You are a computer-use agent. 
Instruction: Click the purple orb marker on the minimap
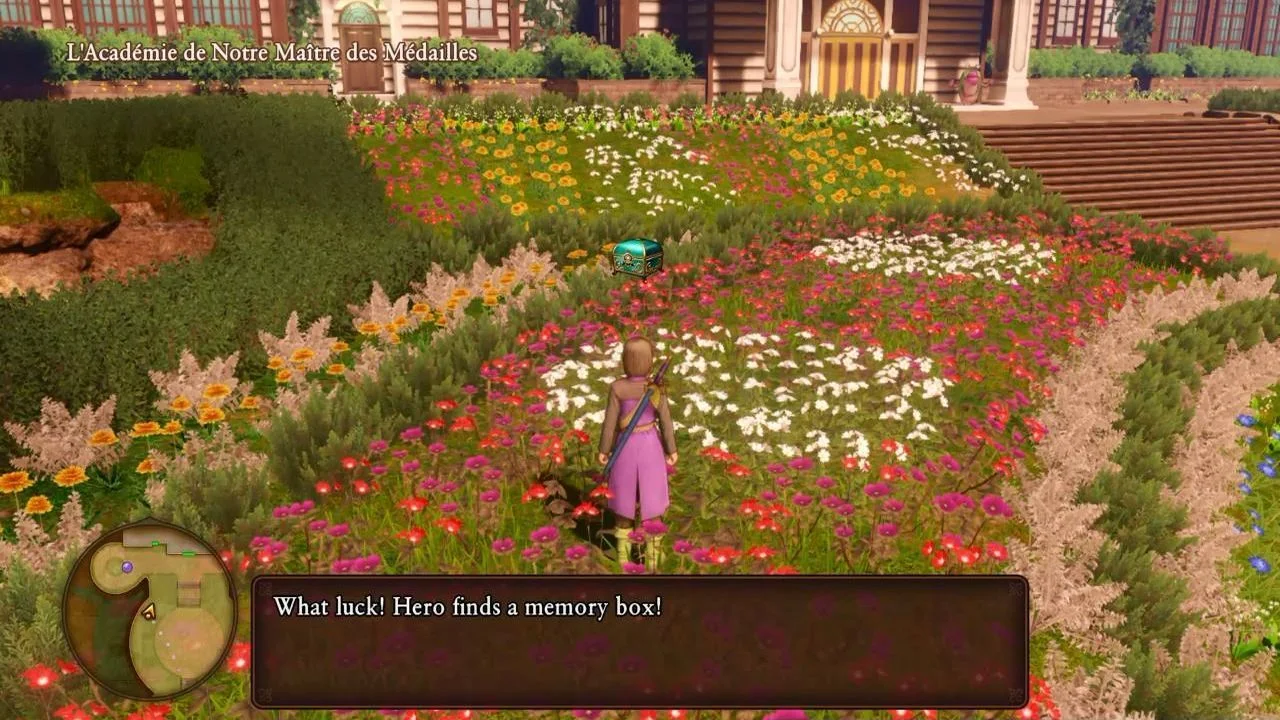pos(127,567)
